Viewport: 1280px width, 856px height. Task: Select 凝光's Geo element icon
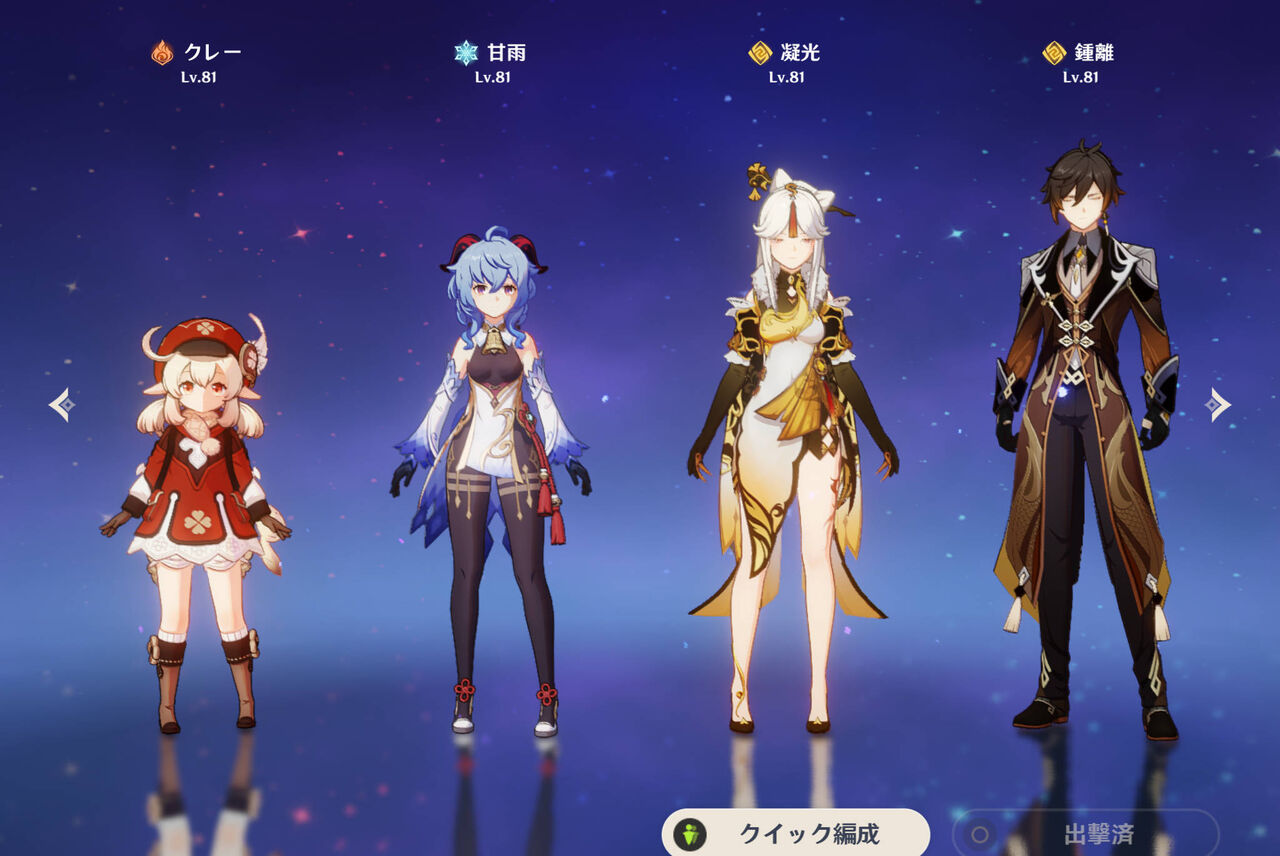(x=759, y=51)
